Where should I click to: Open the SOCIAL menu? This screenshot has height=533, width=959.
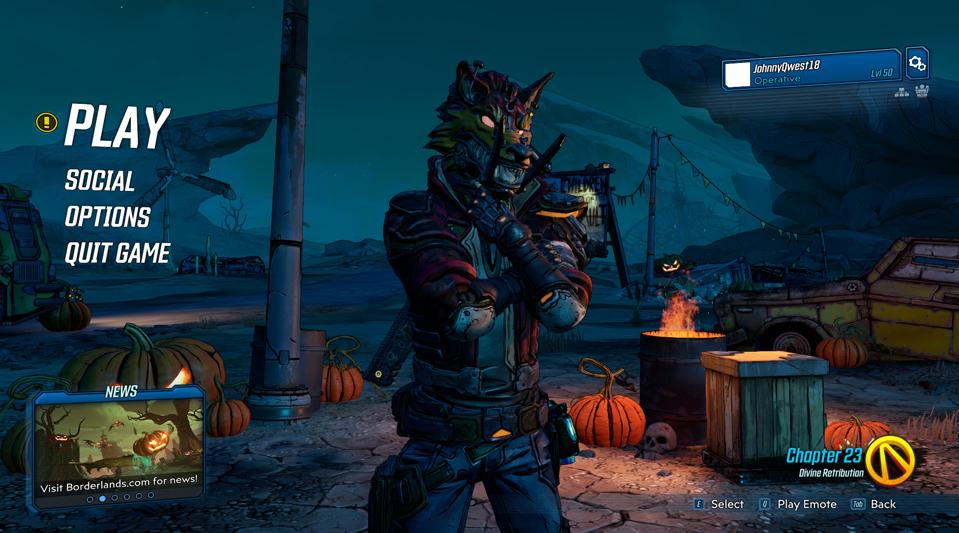(x=100, y=181)
